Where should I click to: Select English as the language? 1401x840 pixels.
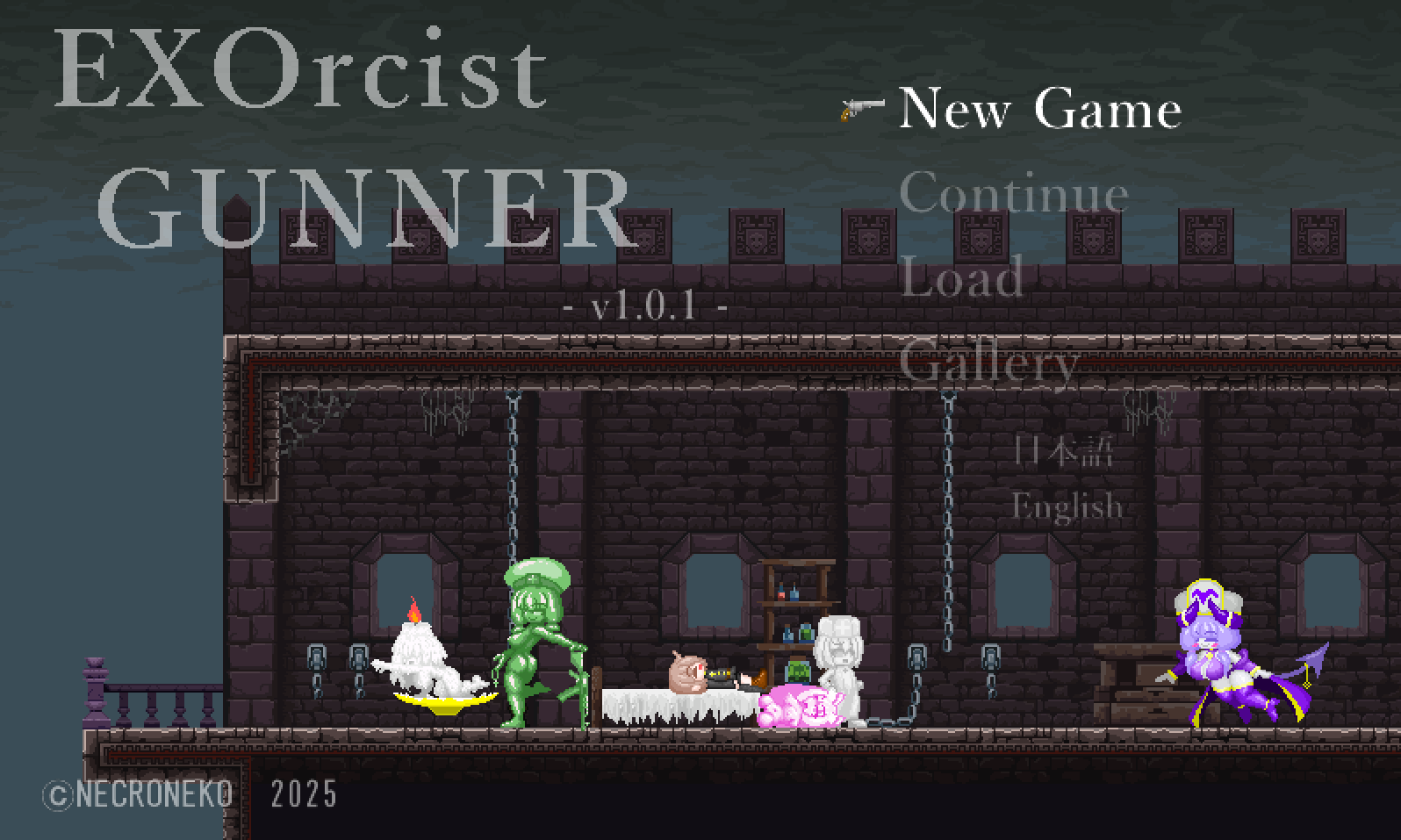(x=1067, y=506)
